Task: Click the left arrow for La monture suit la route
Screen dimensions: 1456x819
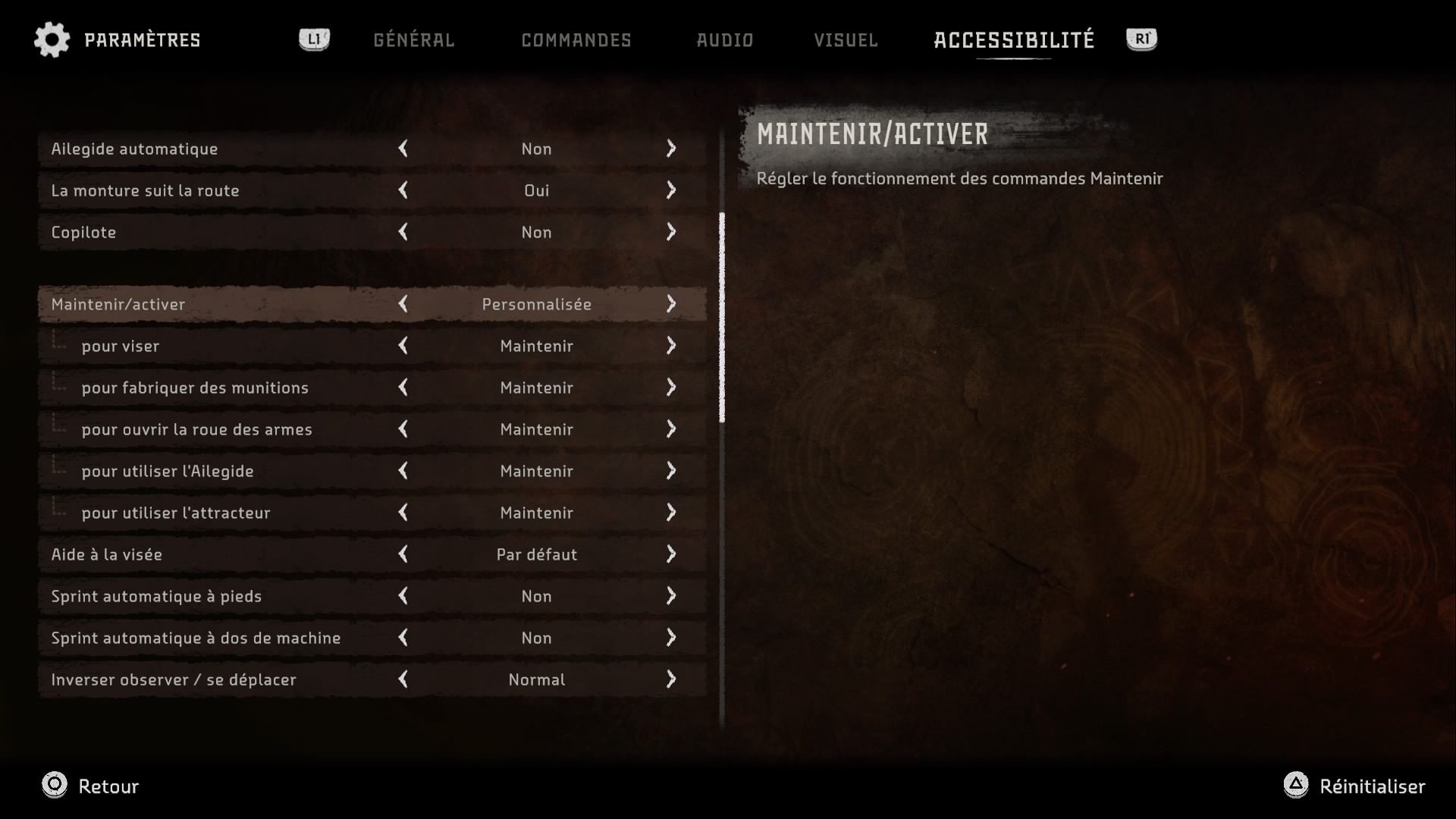Action: [x=403, y=190]
